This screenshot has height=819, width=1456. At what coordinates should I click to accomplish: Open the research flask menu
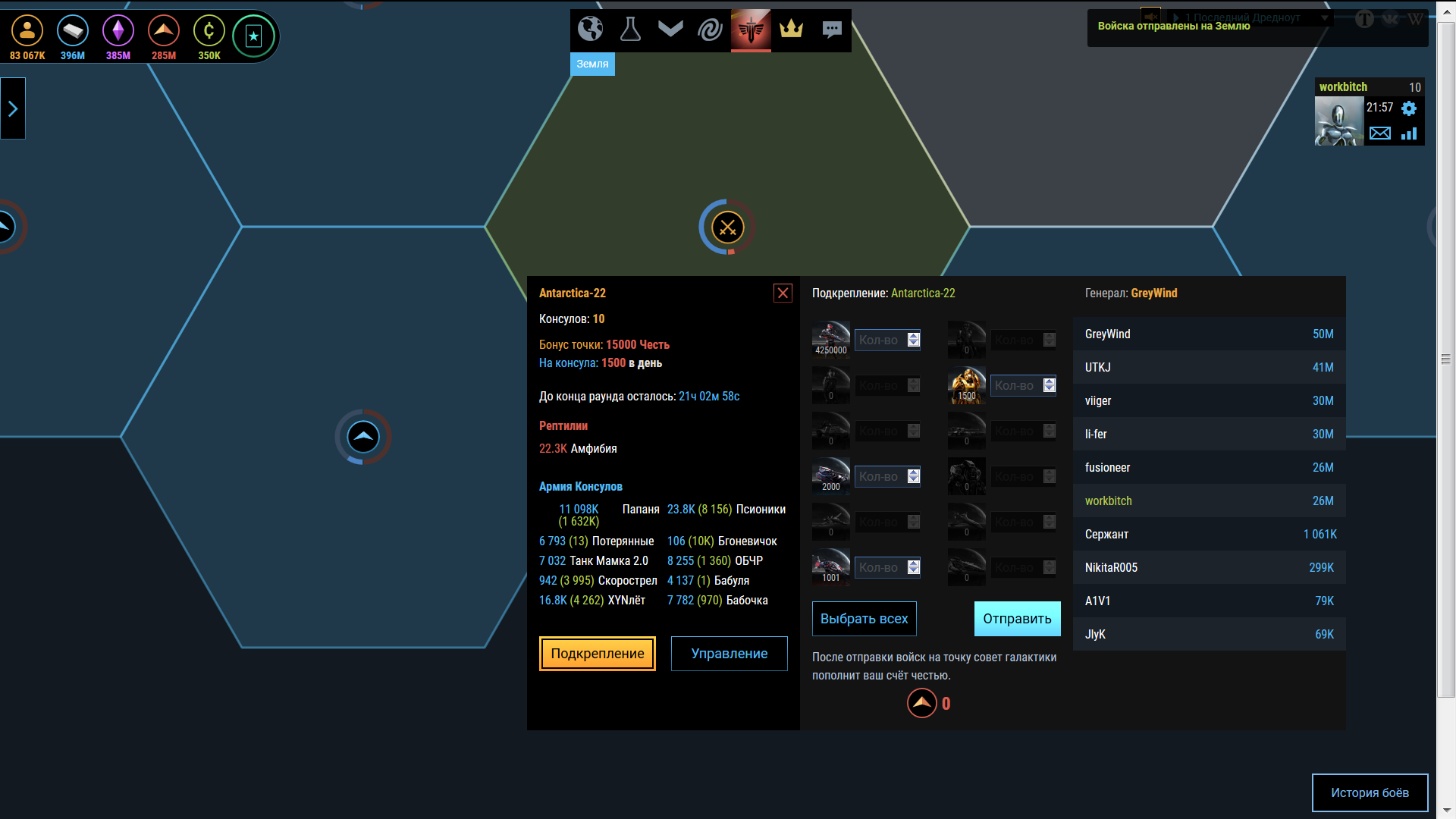pos(630,30)
